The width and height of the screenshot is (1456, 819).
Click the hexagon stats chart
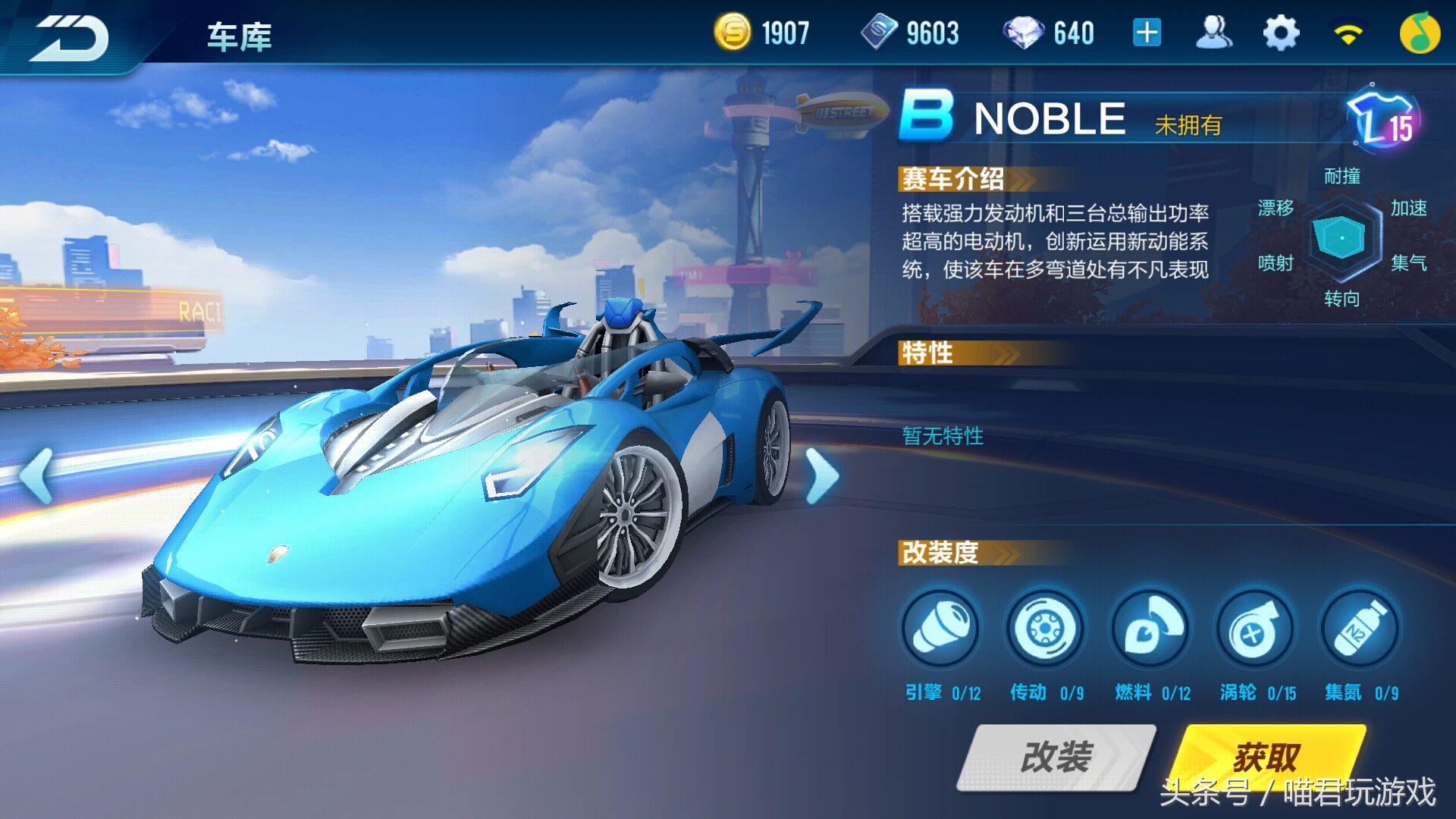pyautogui.click(x=1342, y=239)
